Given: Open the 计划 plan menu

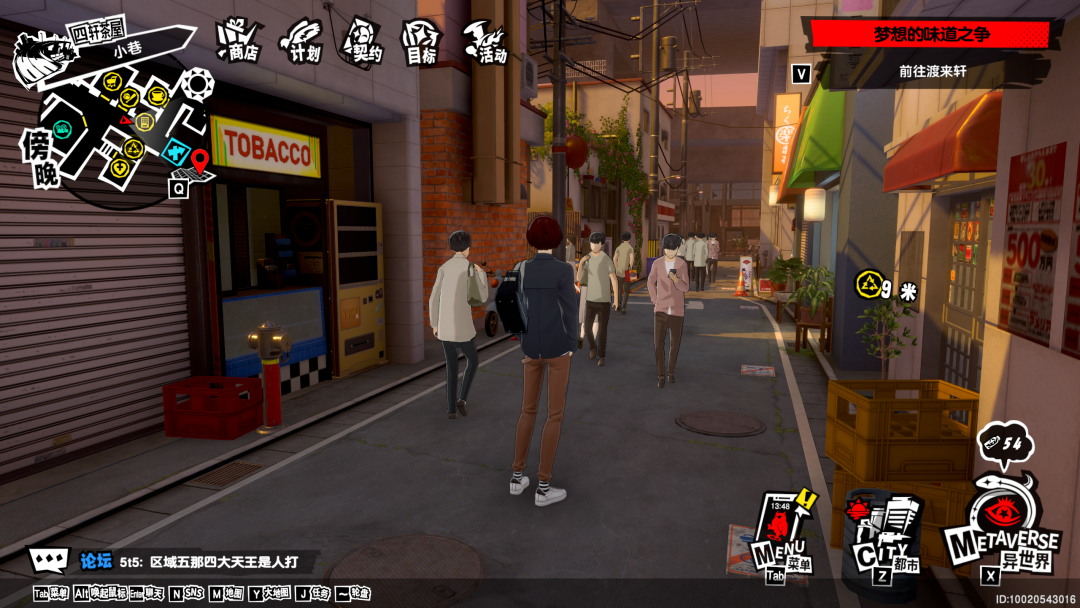Looking at the screenshot, I should pos(301,41).
